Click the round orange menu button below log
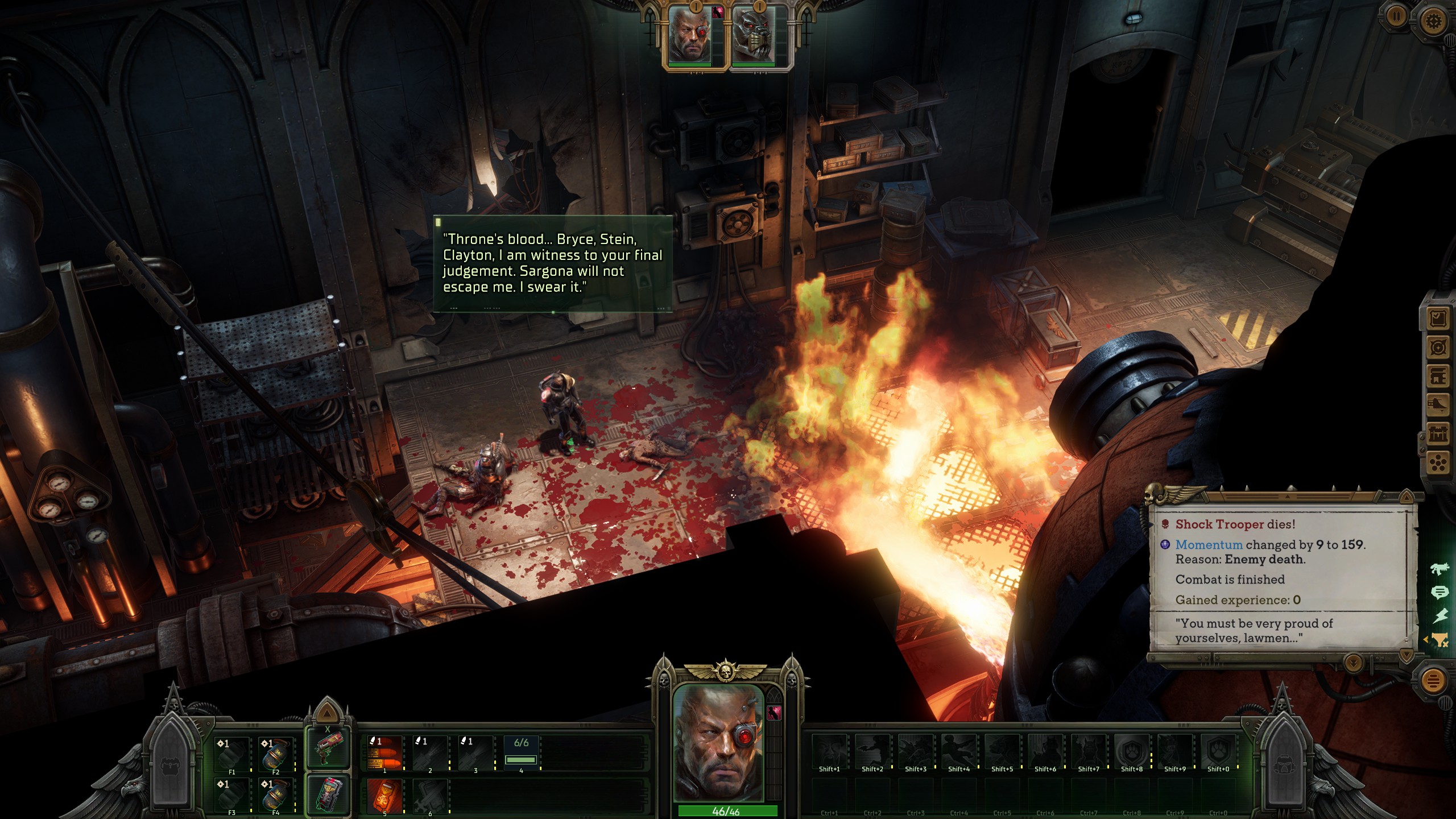 (x=1433, y=680)
